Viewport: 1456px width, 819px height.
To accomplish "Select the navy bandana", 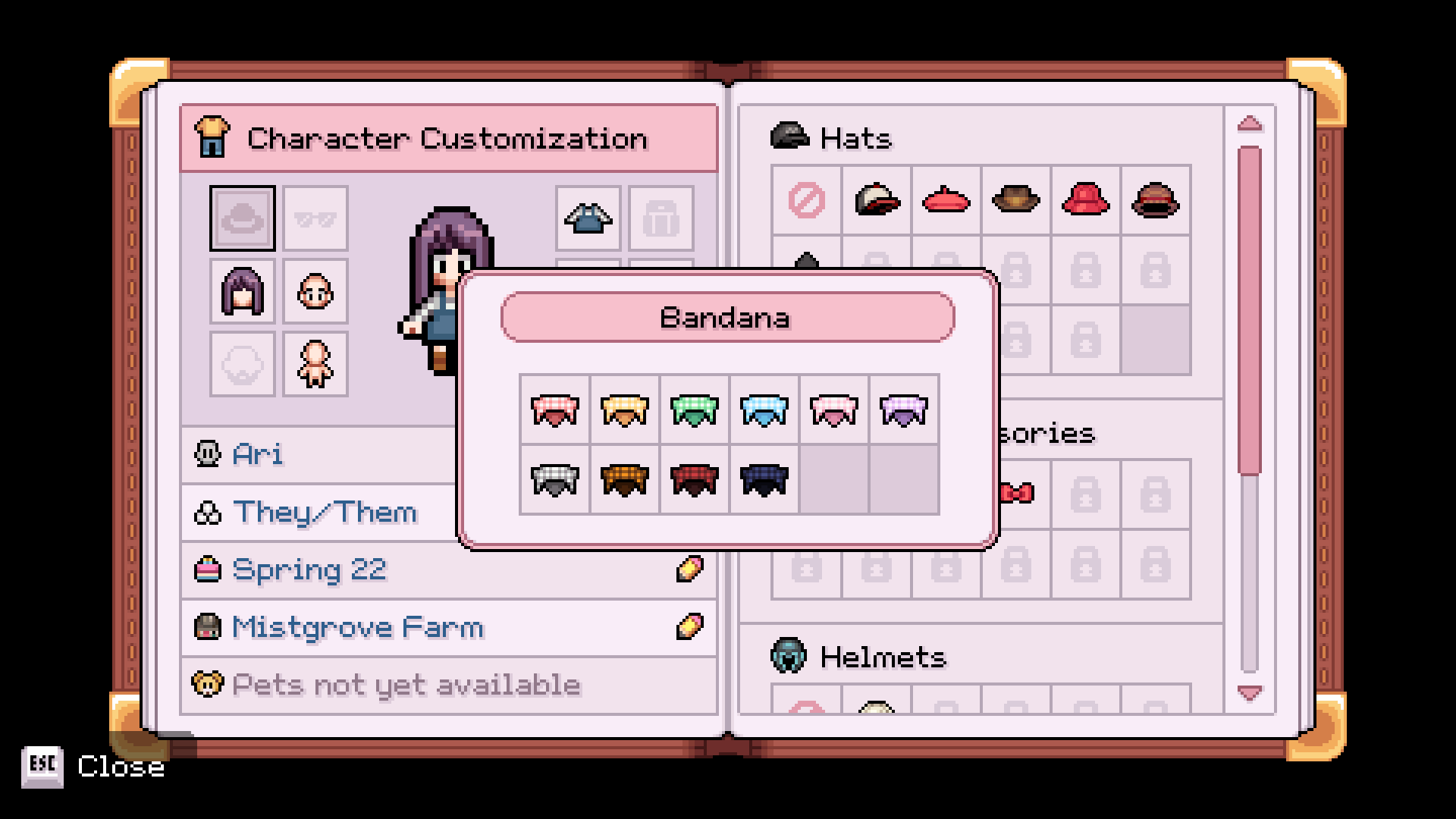I will click(764, 479).
